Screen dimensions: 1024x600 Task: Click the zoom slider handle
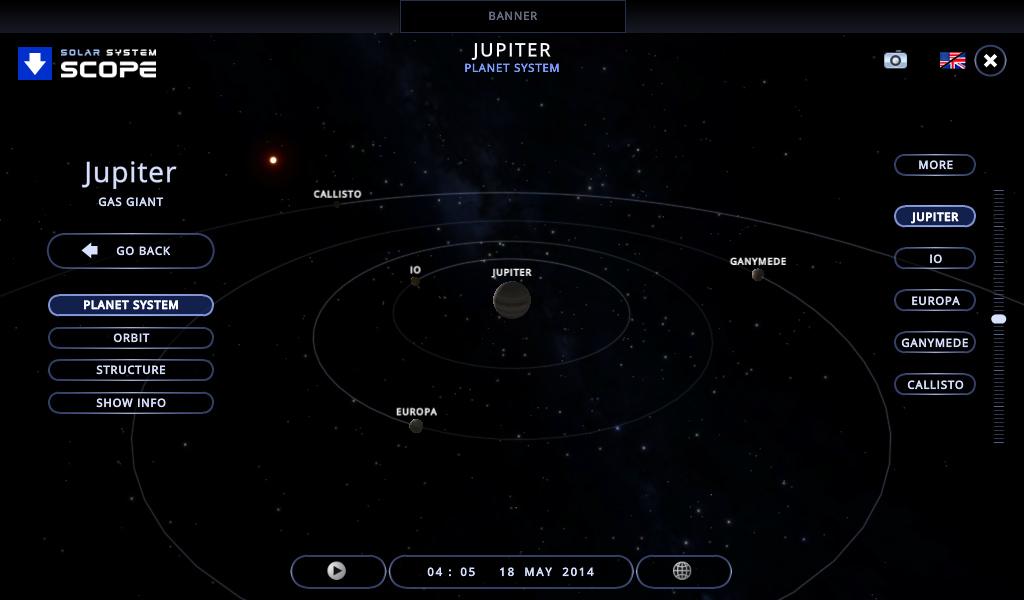pos(998,319)
